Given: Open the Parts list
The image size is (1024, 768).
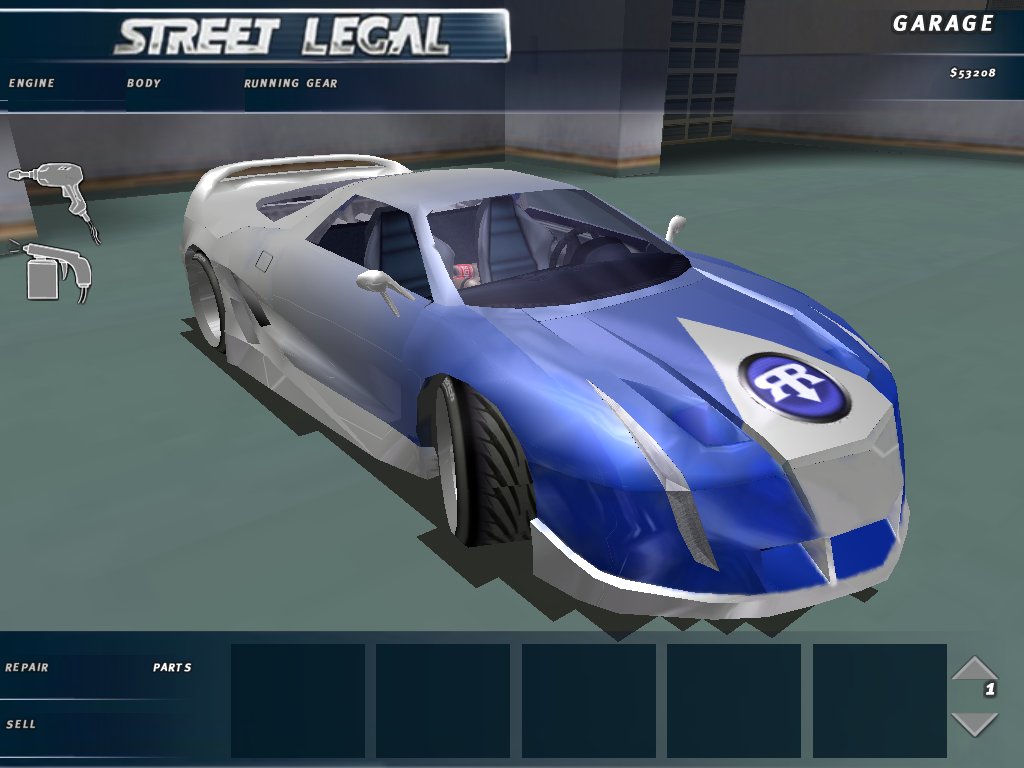Looking at the screenshot, I should 172,667.
